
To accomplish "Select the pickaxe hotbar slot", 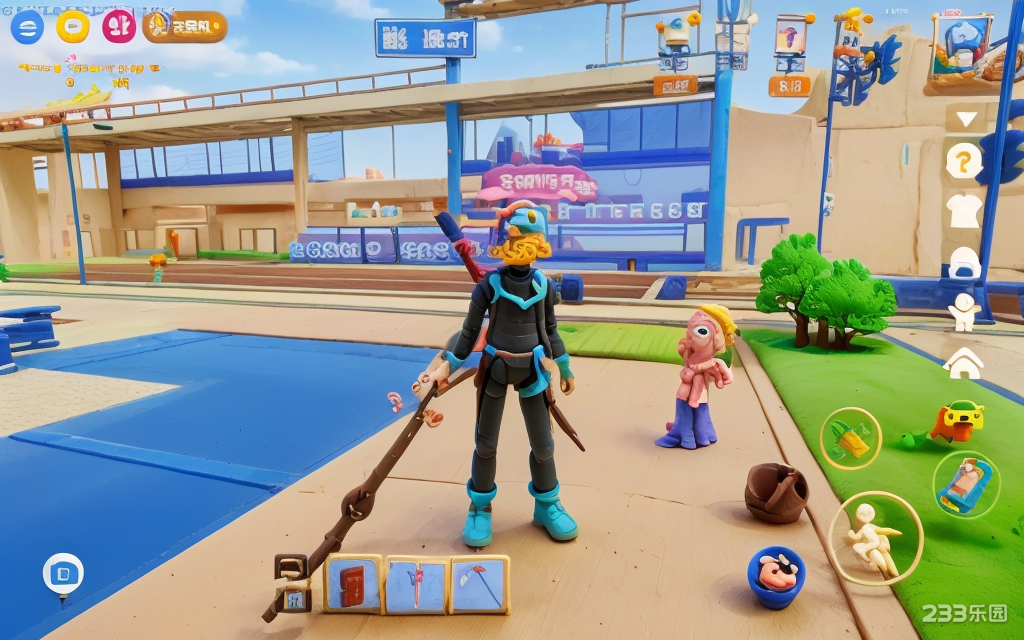I will [479, 584].
